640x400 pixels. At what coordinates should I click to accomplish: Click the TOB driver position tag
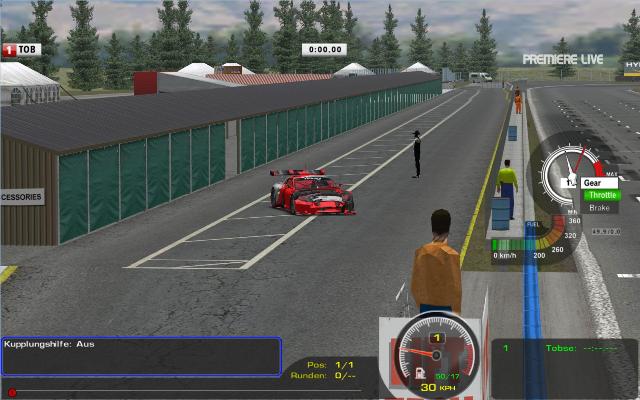[x=23, y=49]
